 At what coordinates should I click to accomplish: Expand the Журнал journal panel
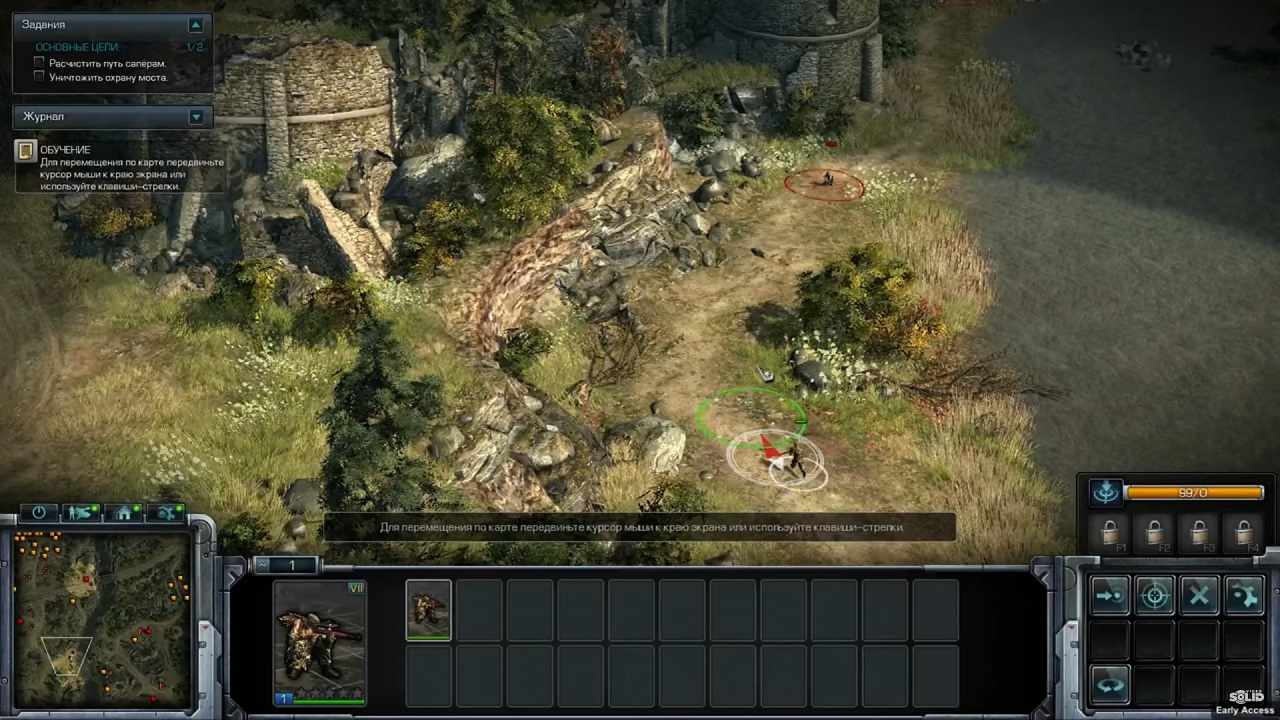click(196, 117)
